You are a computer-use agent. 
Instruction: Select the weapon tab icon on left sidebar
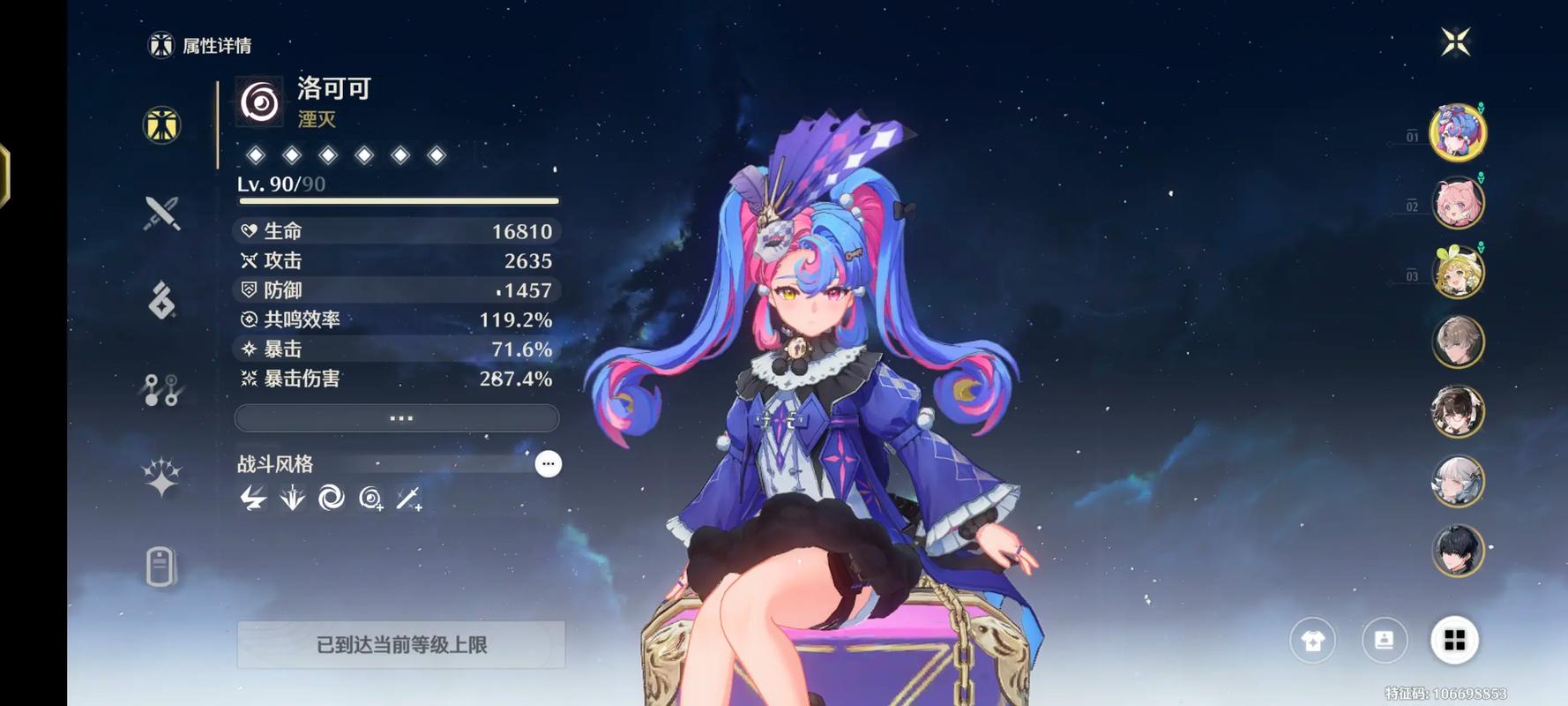click(x=161, y=212)
